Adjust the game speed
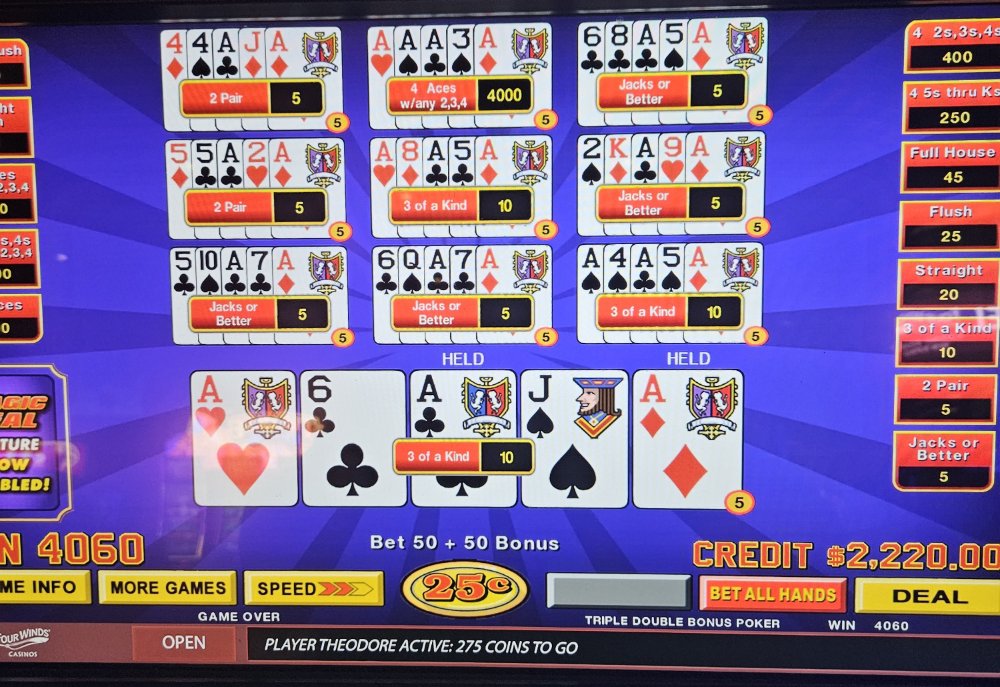 tap(313, 588)
